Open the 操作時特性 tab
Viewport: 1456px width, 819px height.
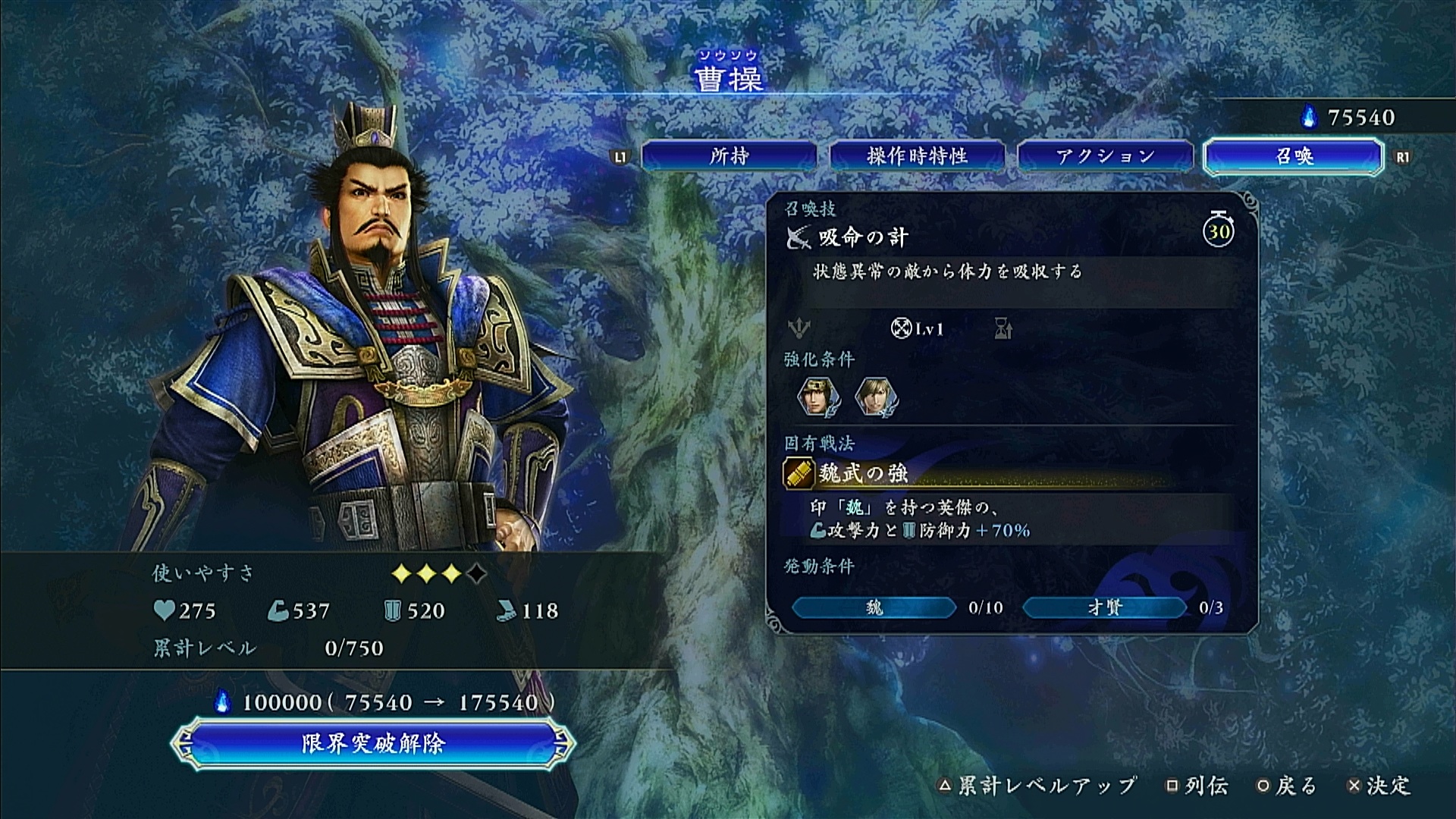click(917, 156)
